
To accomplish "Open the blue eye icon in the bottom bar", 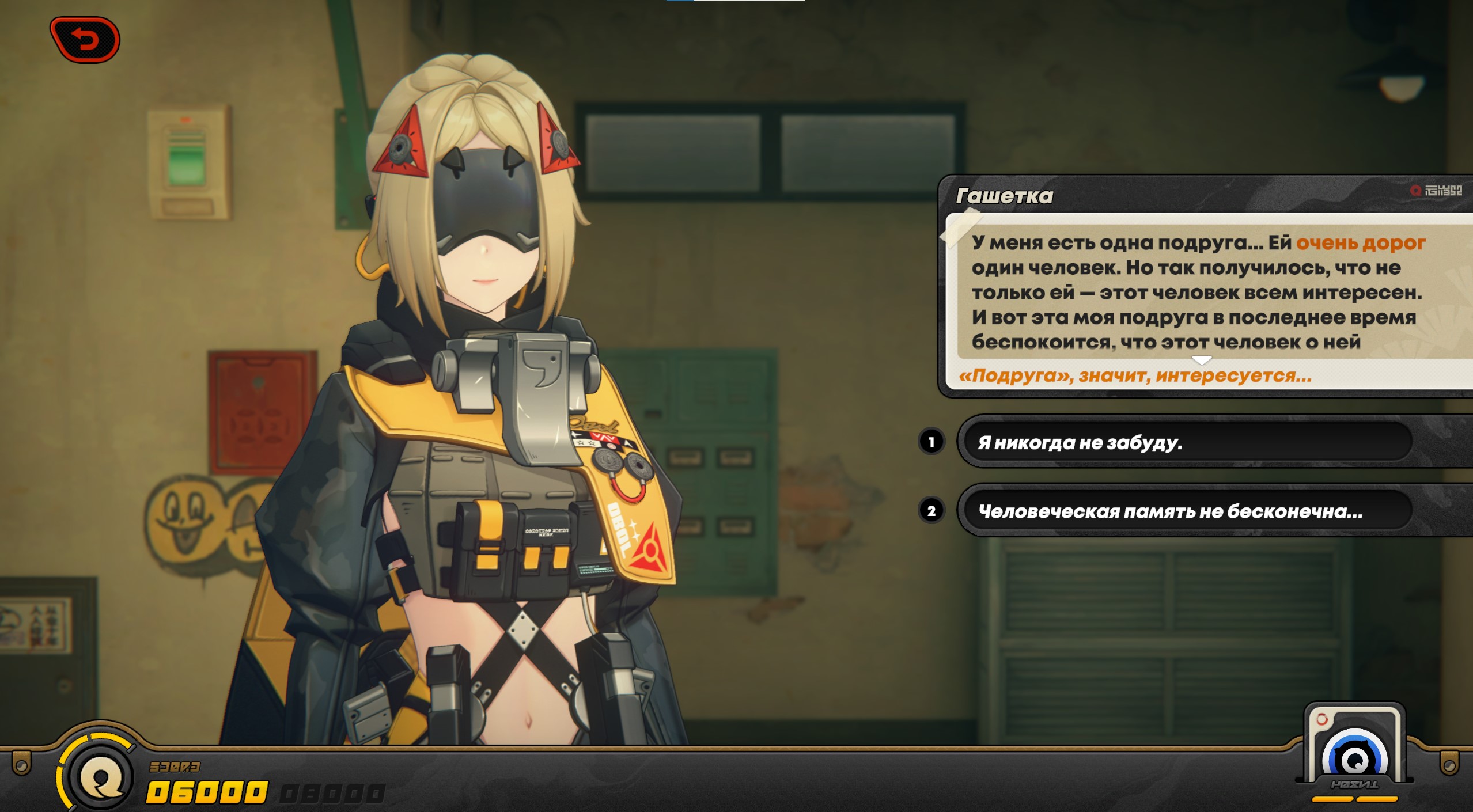I will tap(1354, 757).
